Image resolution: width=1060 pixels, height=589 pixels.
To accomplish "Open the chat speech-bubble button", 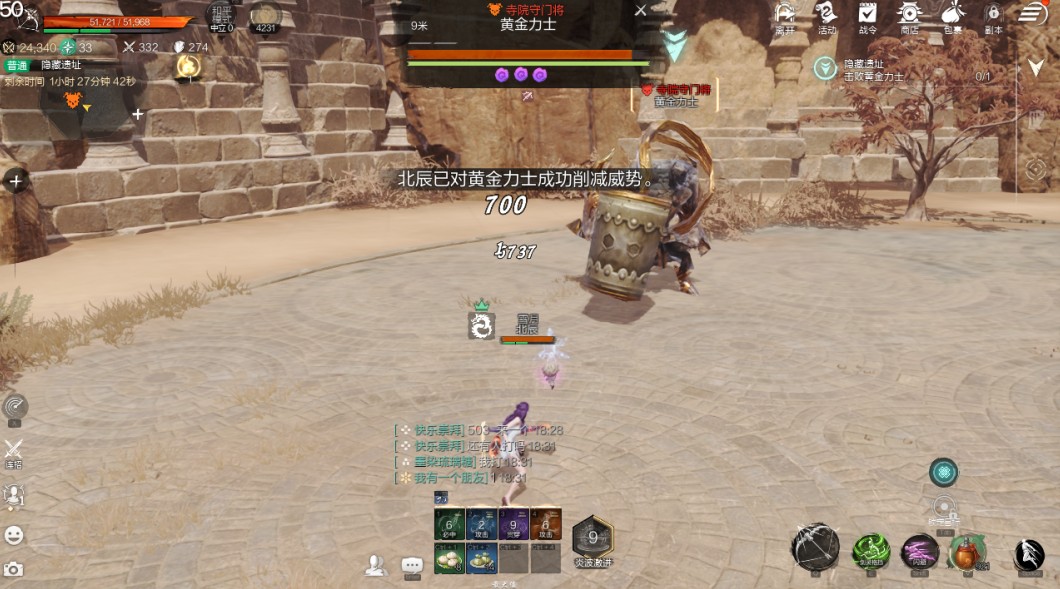I will point(412,565).
